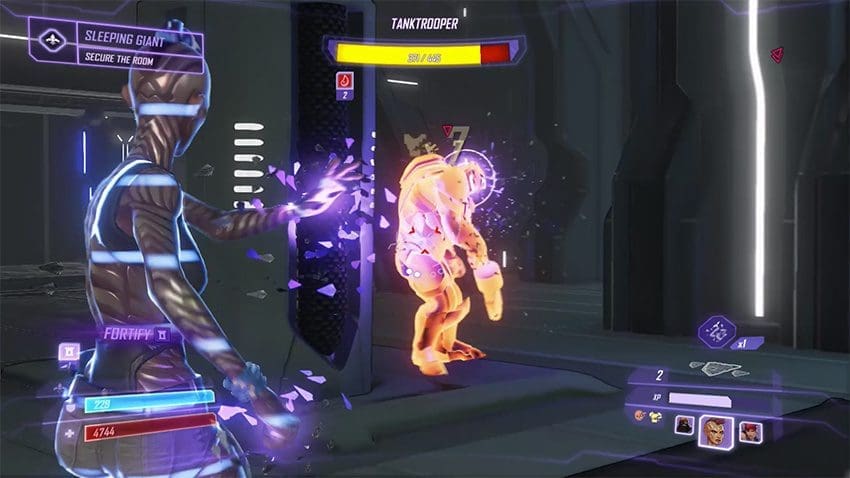Switch to the red-haired squad portrait
This screenshot has height=478, width=850.
[749, 432]
